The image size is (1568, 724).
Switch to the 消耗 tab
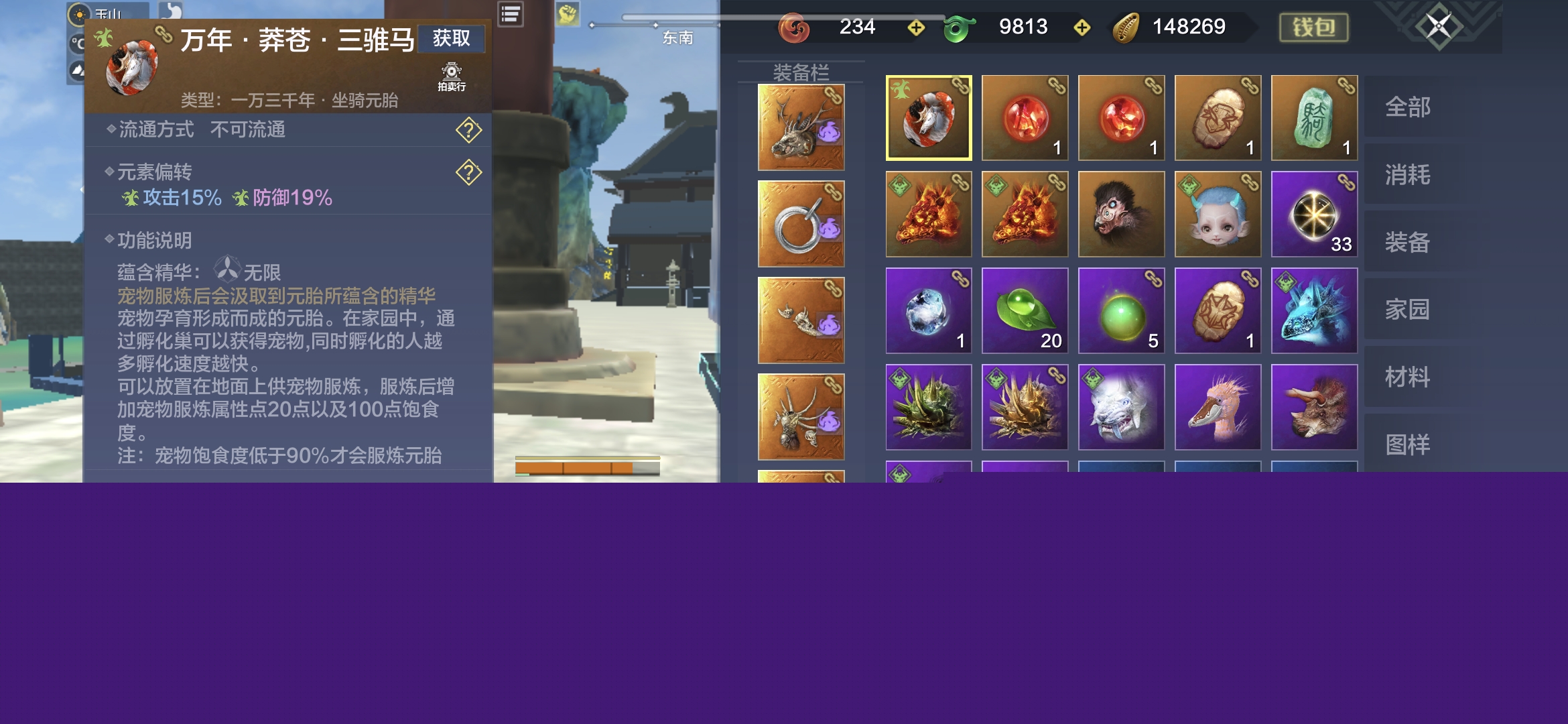(x=1408, y=175)
